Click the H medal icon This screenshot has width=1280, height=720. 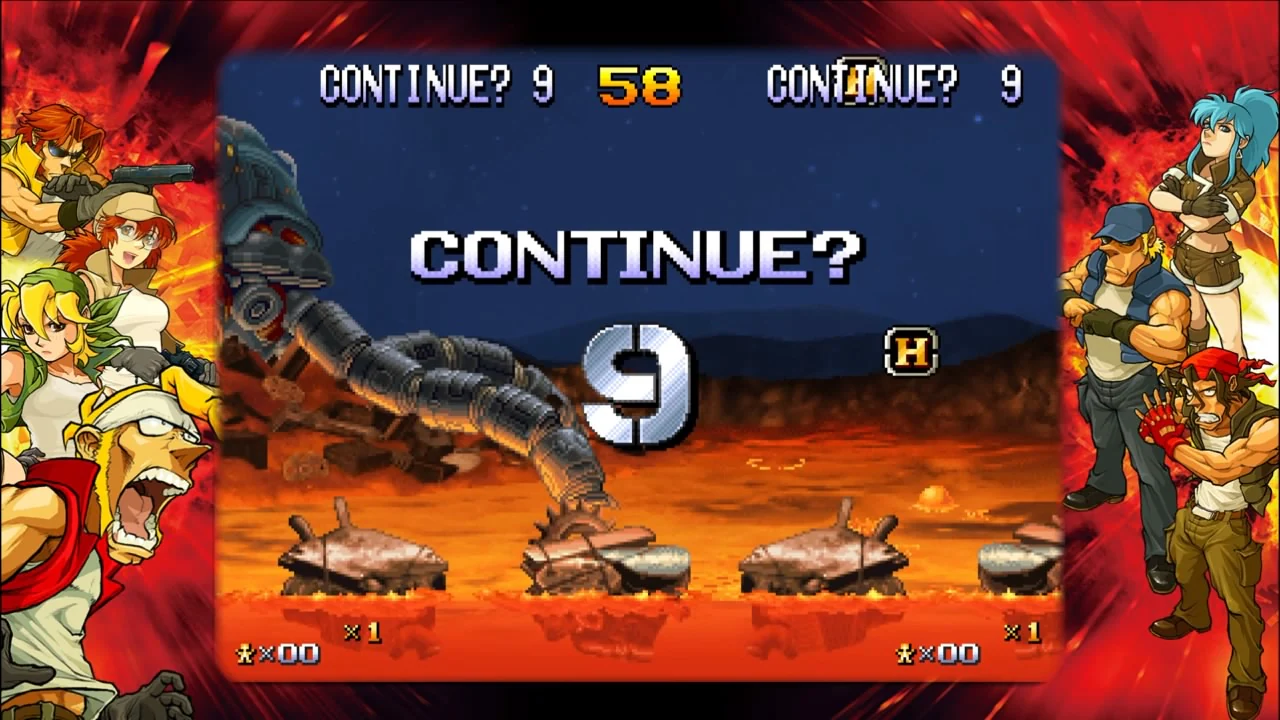(x=910, y=353)
